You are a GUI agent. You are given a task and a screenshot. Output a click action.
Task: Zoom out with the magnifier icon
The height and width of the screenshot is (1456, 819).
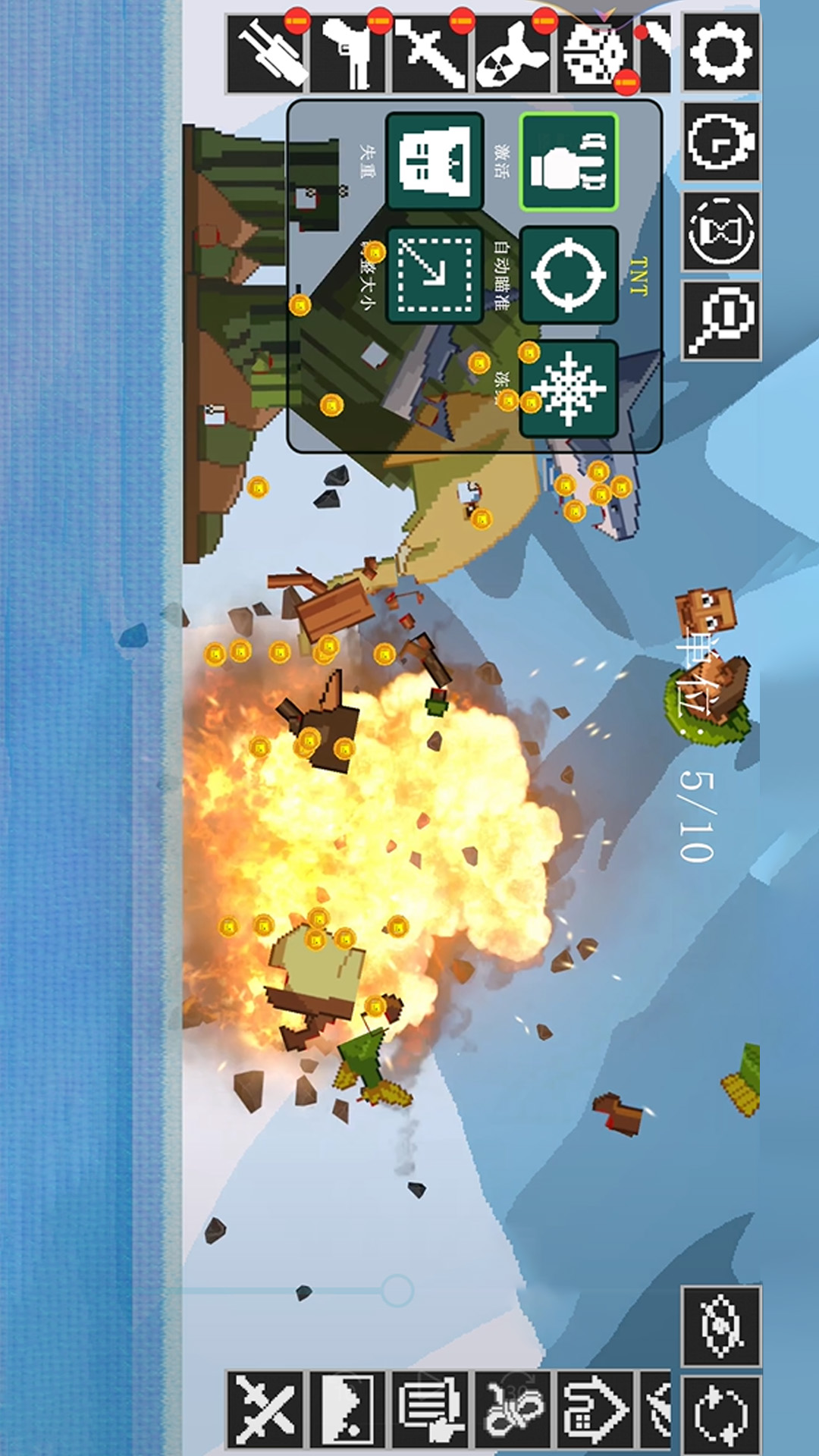(720, 321)
